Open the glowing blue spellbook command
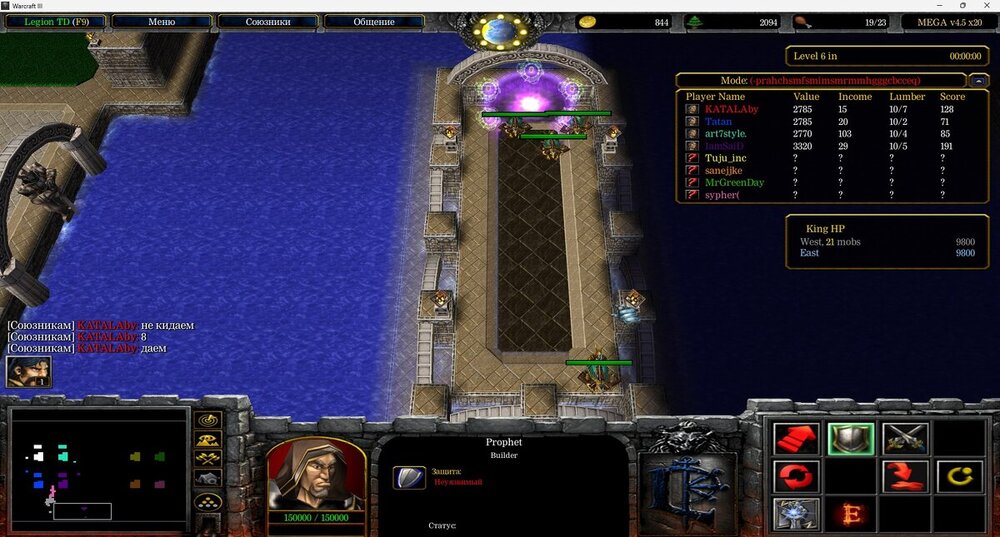The width and height of the screenshot is (1000, 537). pyautogui.click(x=796, y=514)
